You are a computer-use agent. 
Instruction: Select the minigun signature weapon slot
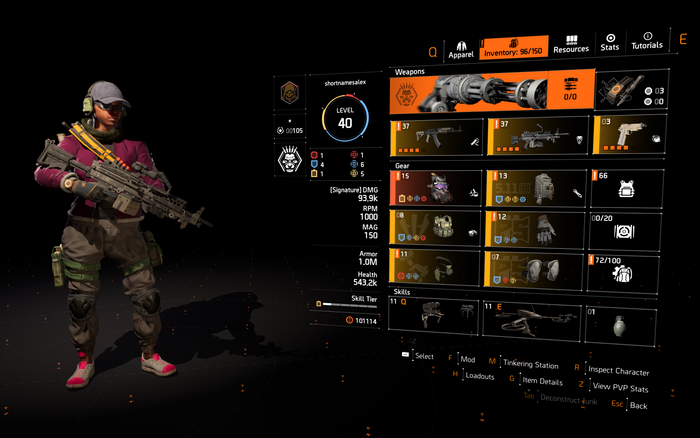click(489, 93)
